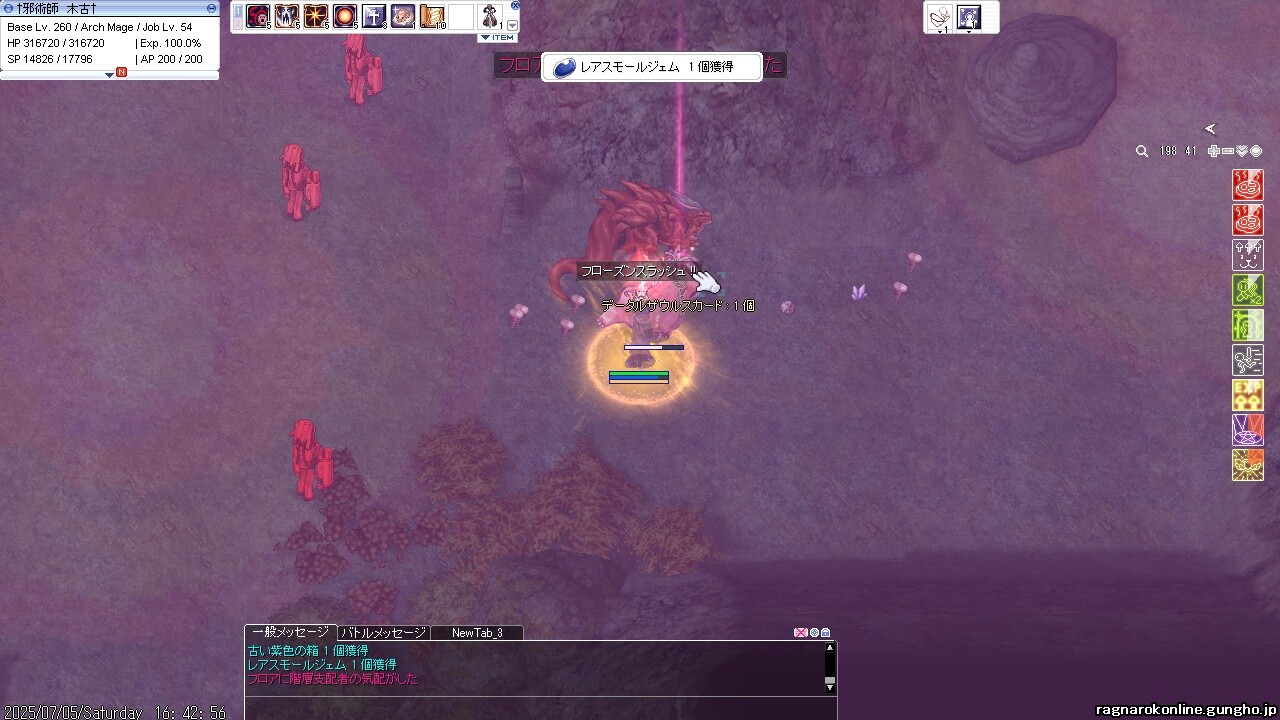1280x720 pixels.
Task: Zoom in the minimap with the plus button
Action: click(1213, 151)
